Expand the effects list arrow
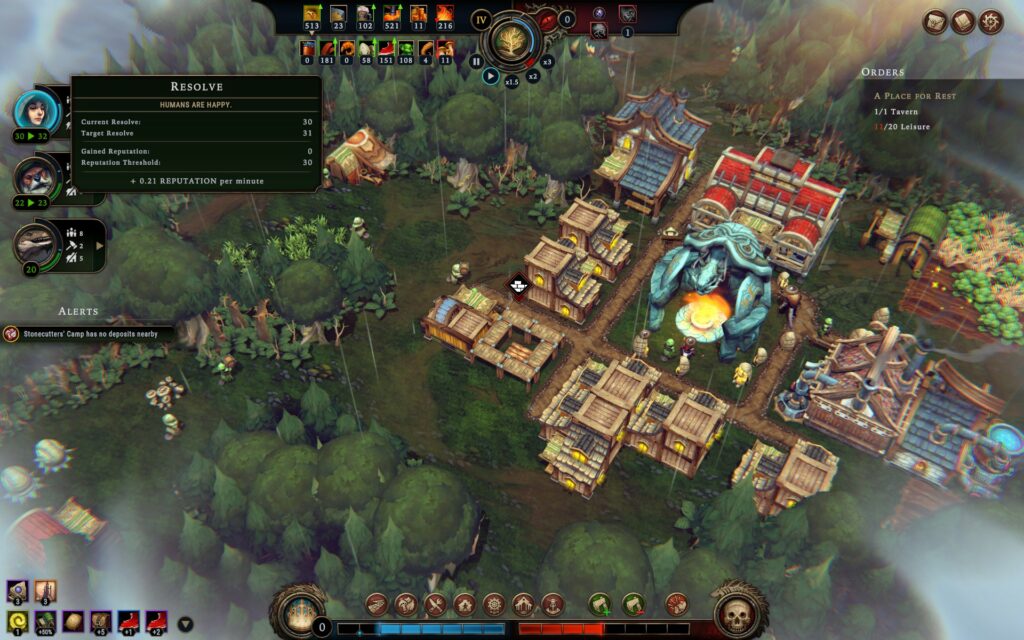The height and width of the screenshot is (640, 1024). (185, 624)
